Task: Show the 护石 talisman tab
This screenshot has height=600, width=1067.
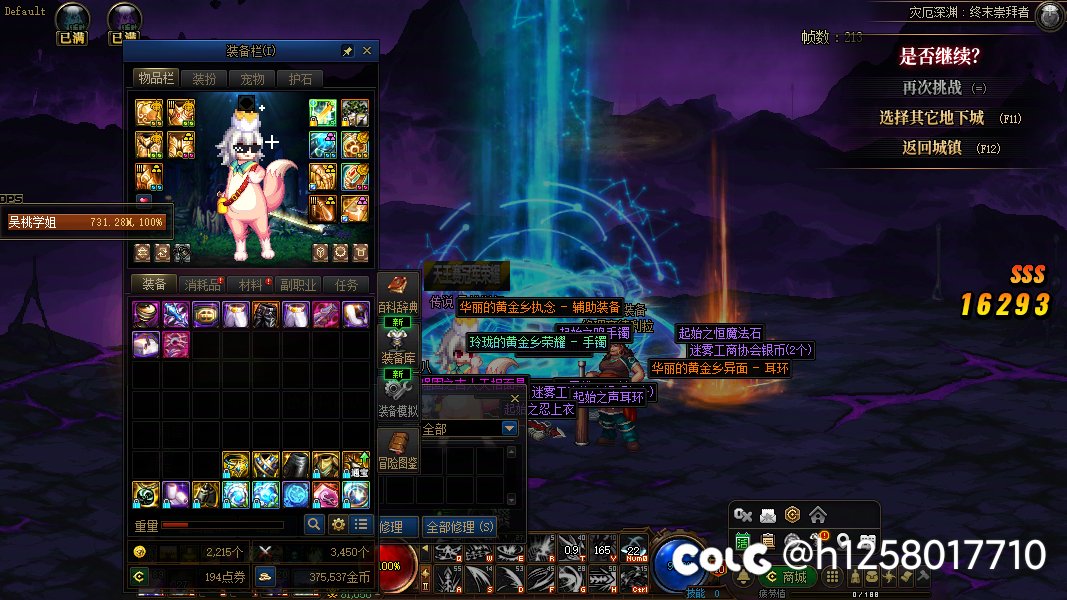Action: [x=300, y=79]
